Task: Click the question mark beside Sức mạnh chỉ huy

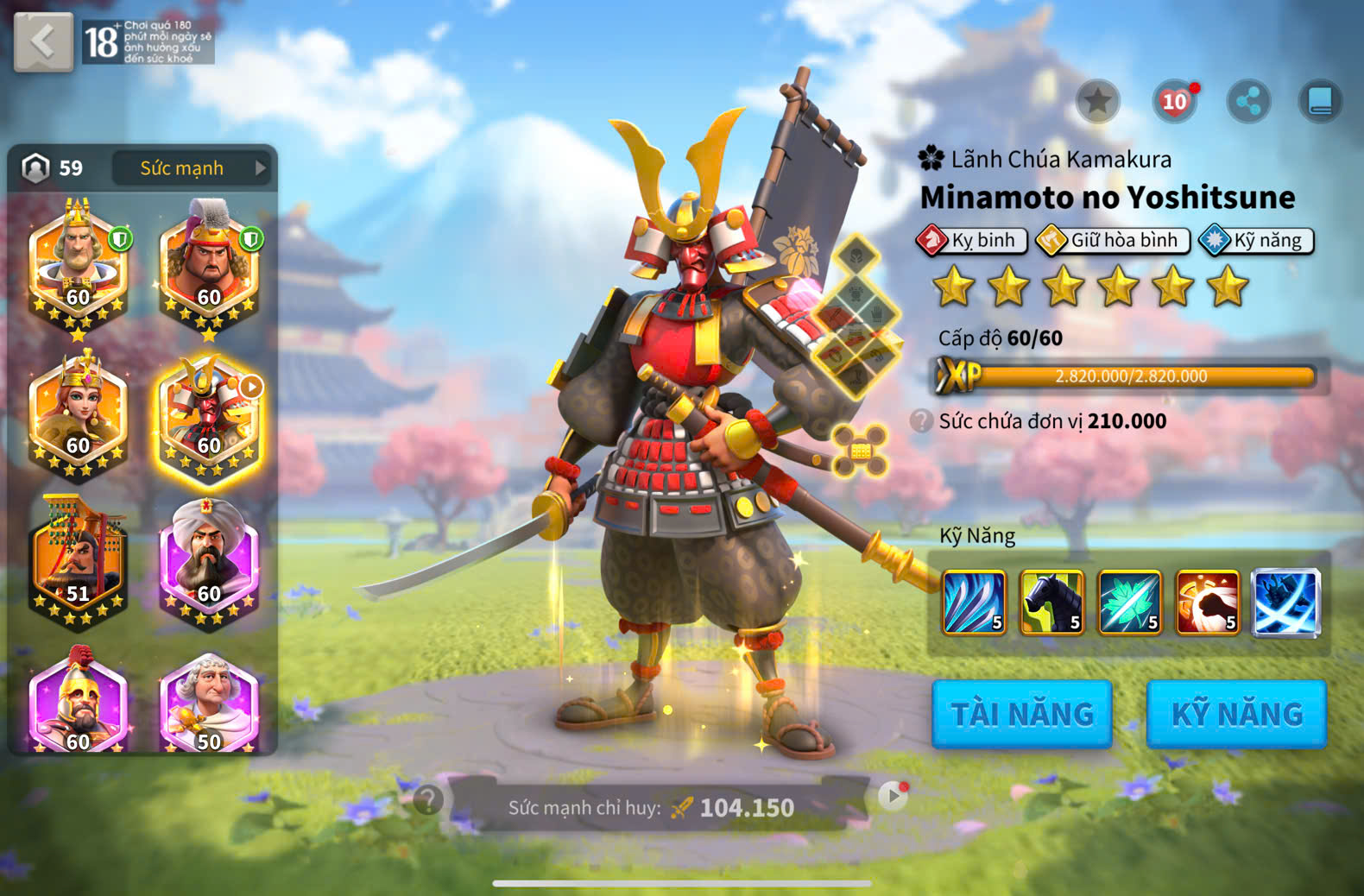Action: tap(428, 800)
